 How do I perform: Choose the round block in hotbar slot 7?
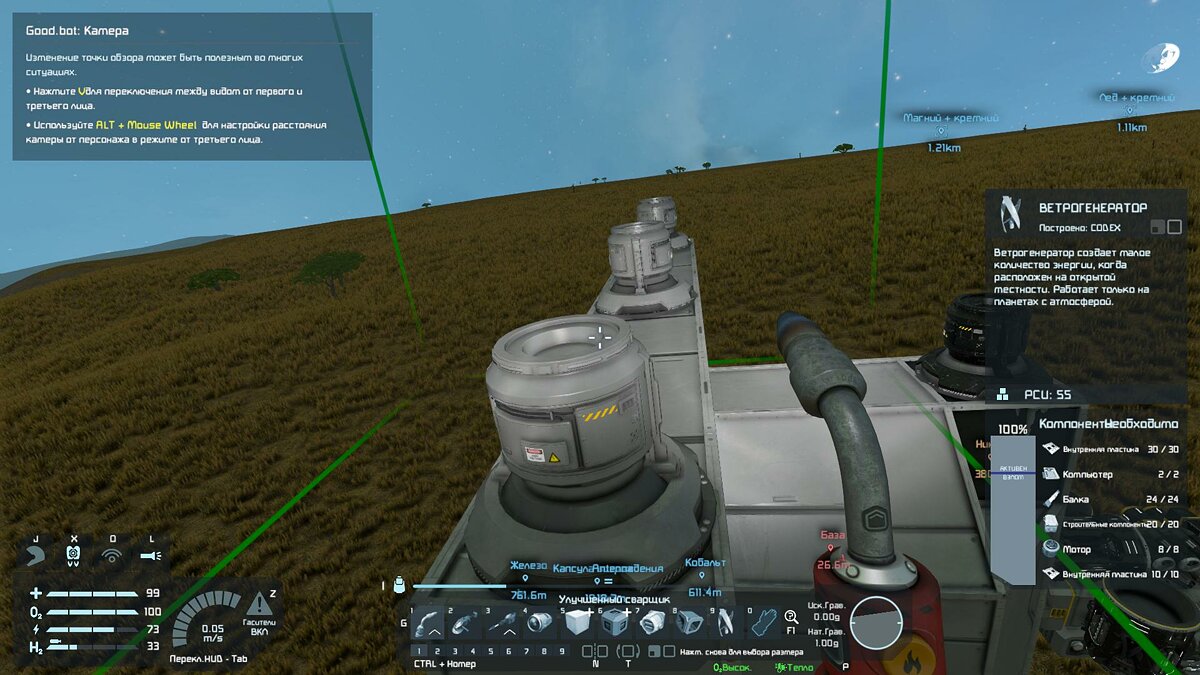click(650, 624)
